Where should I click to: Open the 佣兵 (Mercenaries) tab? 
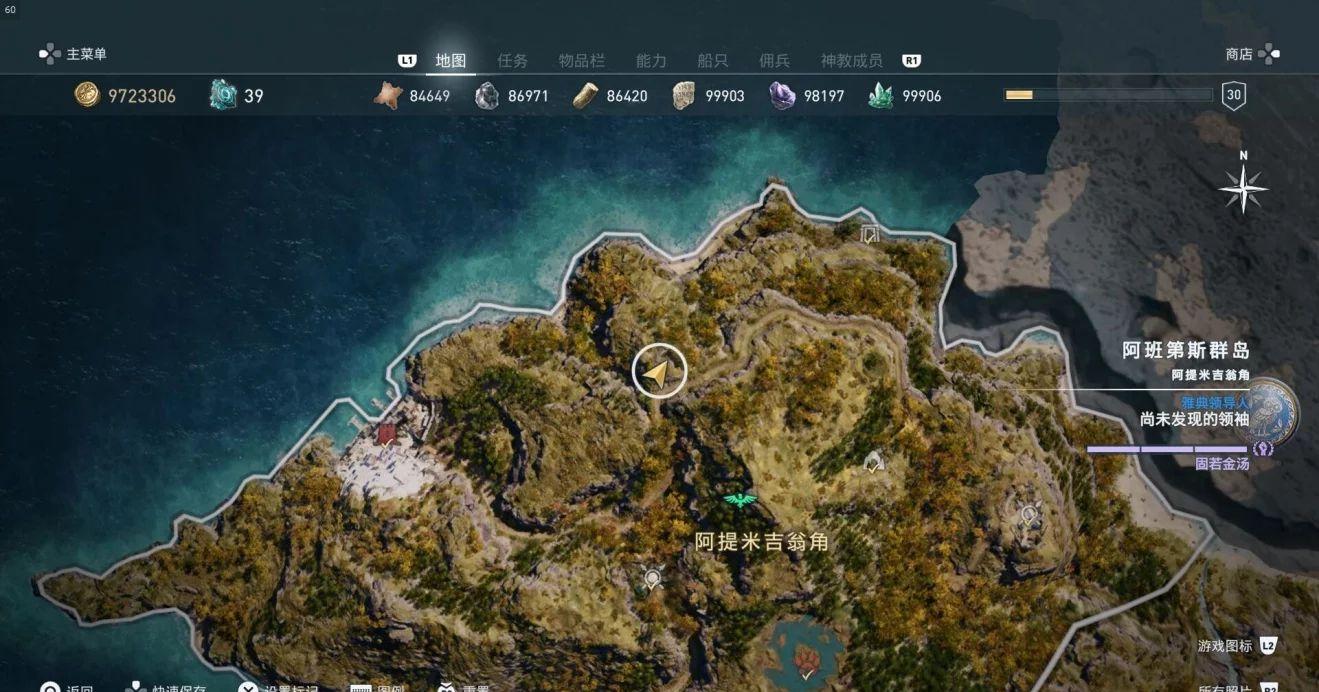pos(774,61)
